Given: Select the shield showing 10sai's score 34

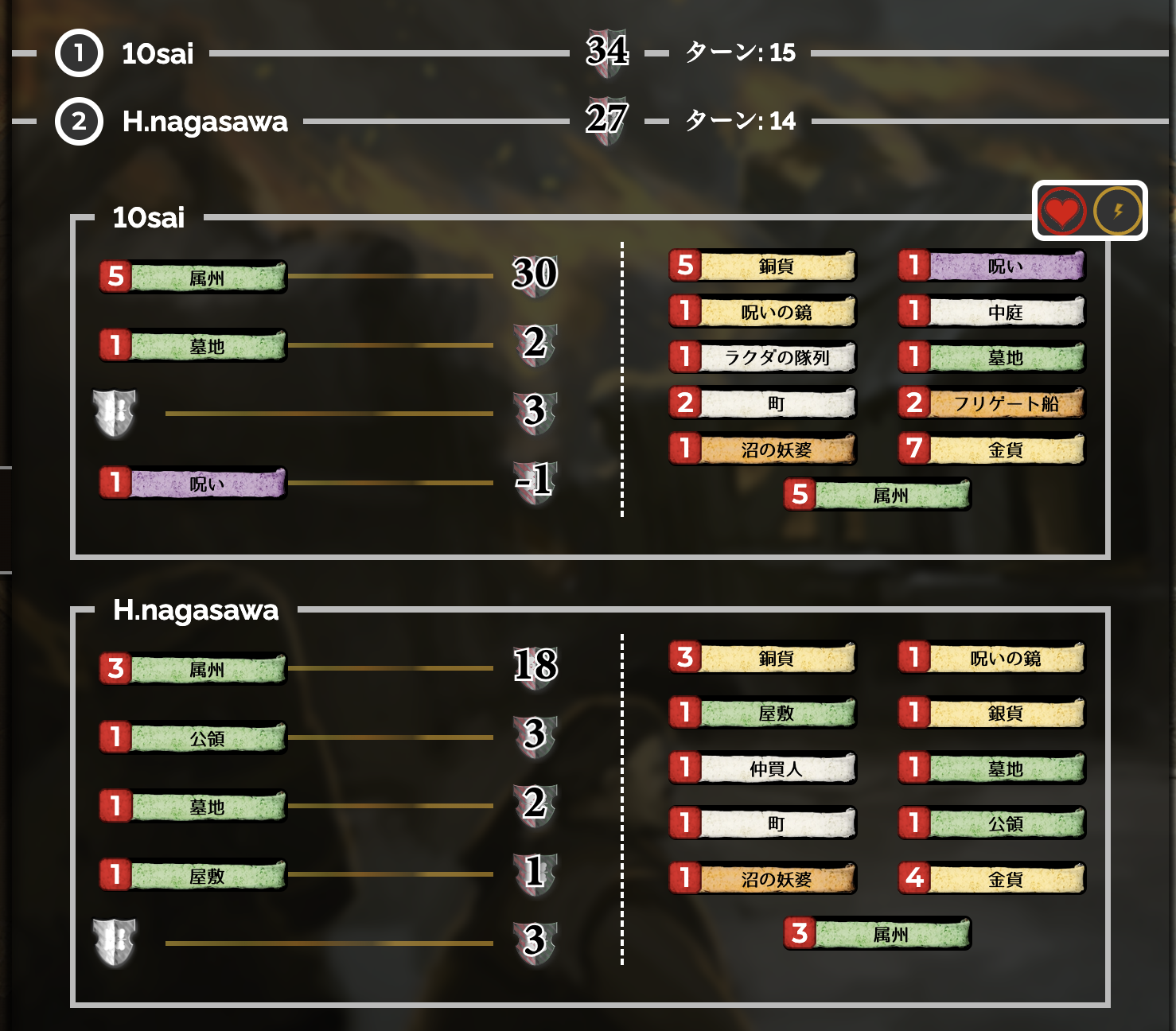Looking at the screenshot, I should pos(610,54).
